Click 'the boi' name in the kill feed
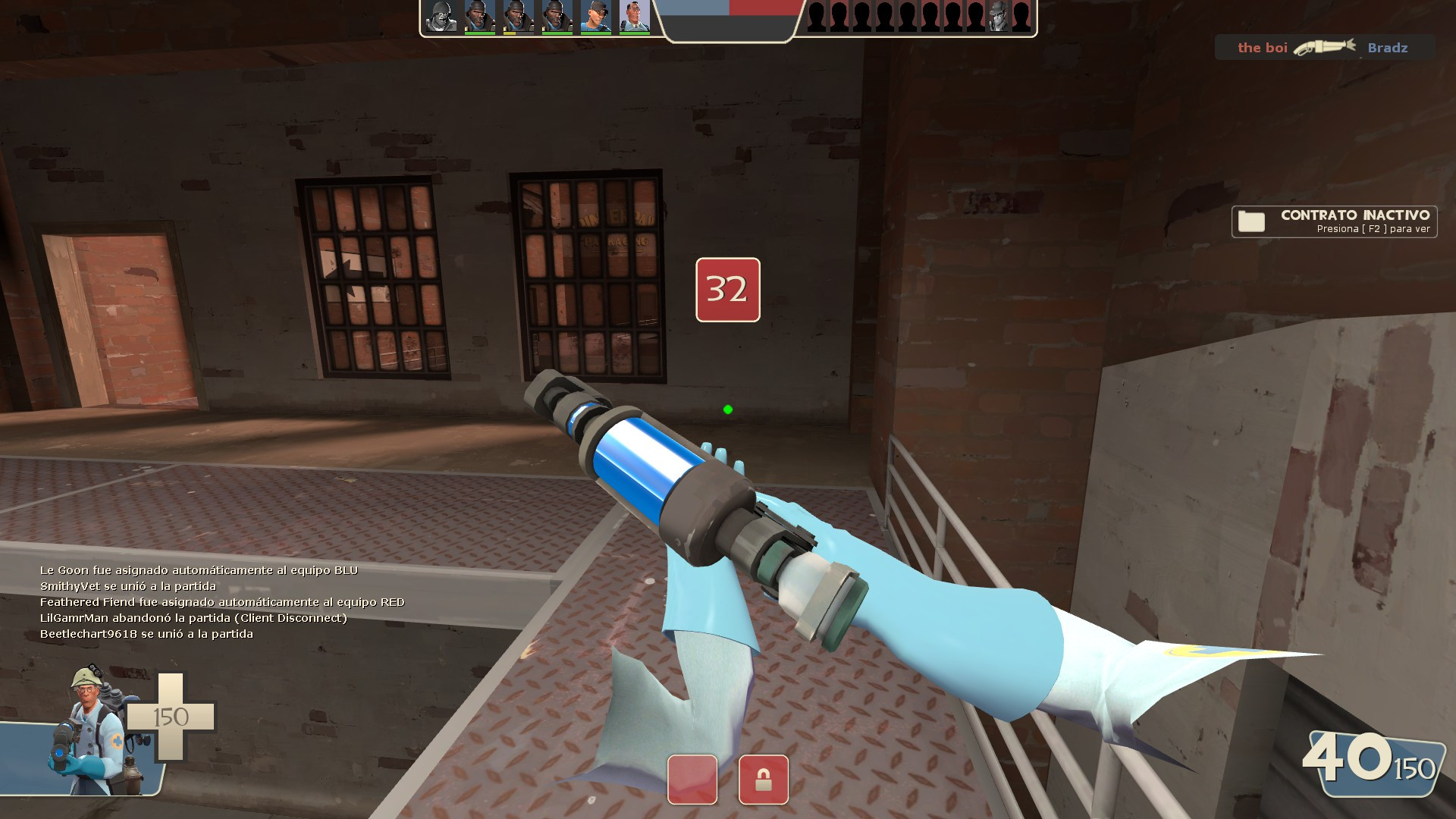 [1261, 47]
